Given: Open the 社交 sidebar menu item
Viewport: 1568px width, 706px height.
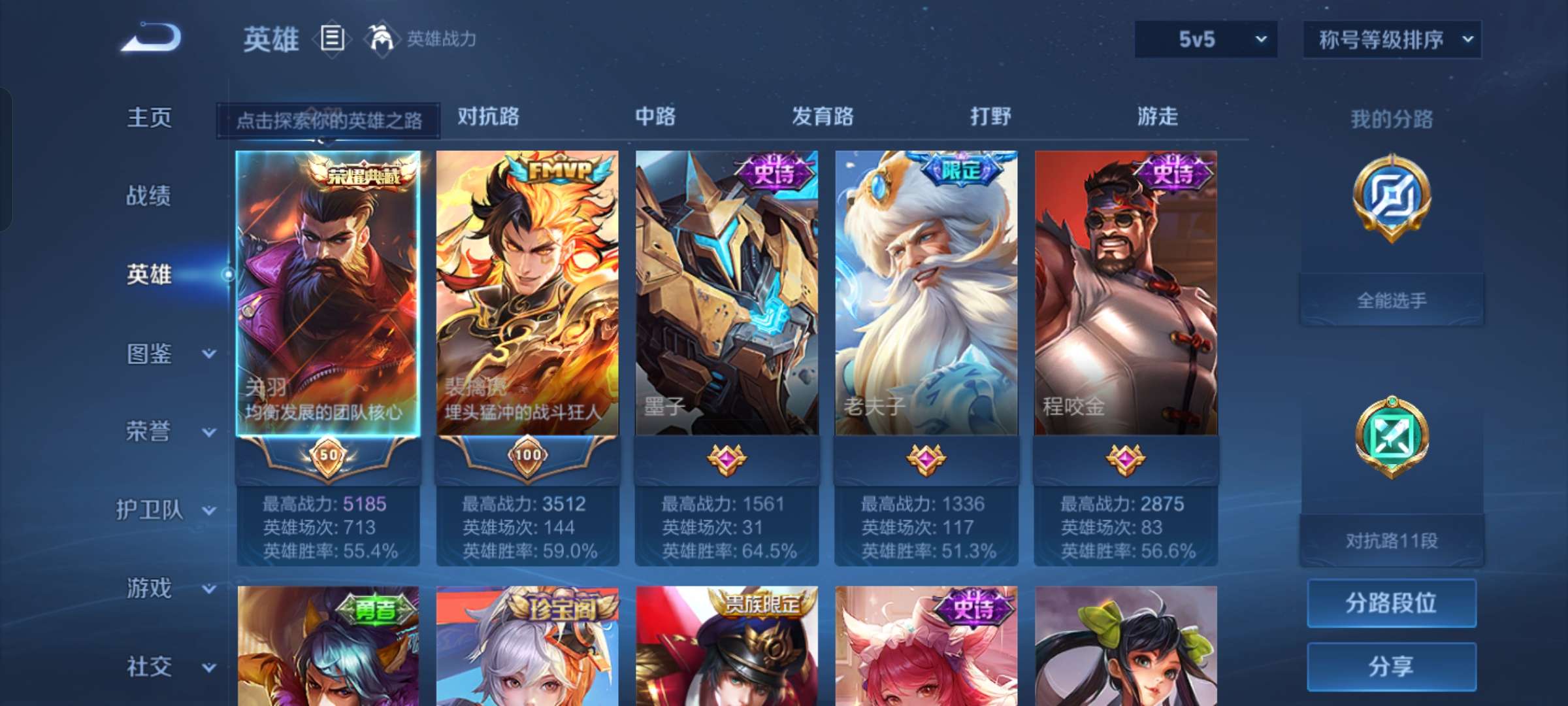Looking at the screenshot, I should [149, 667].
